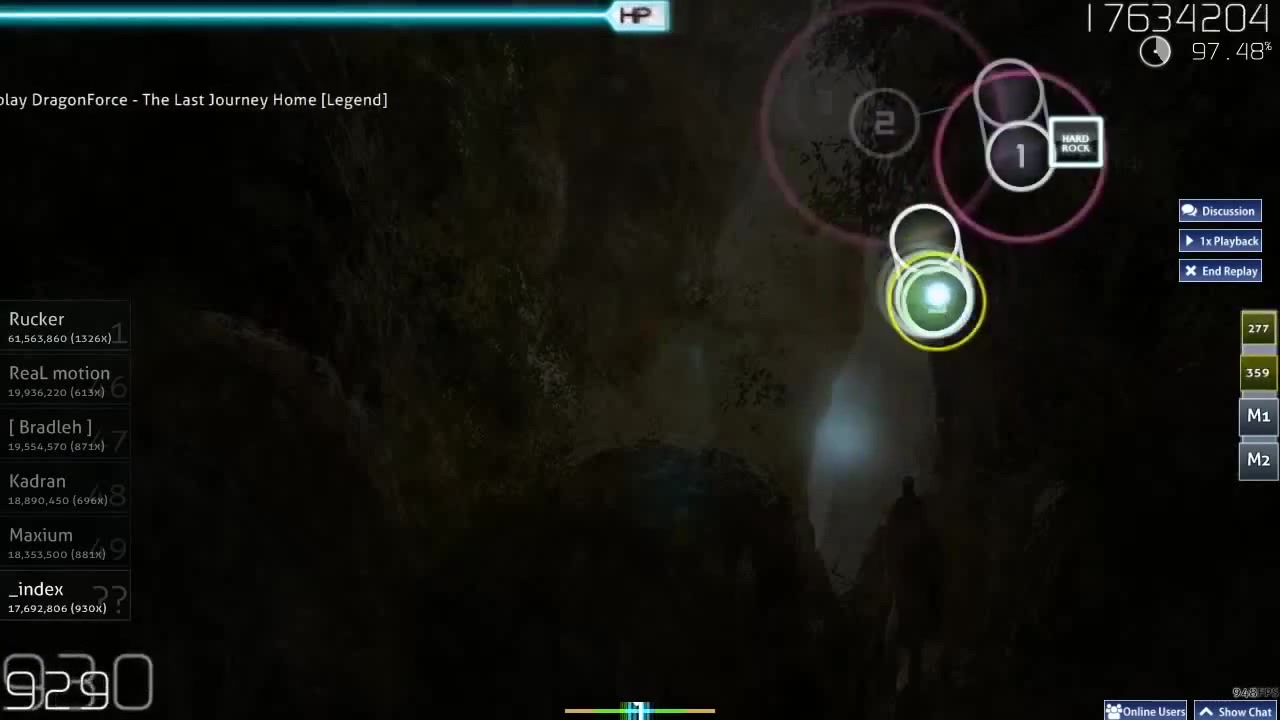Image resolution: width=1280 pixels, height=720 pixels.
Task: Click the End Replay button
Action: pyautogui.click(x=1220, y=271)
